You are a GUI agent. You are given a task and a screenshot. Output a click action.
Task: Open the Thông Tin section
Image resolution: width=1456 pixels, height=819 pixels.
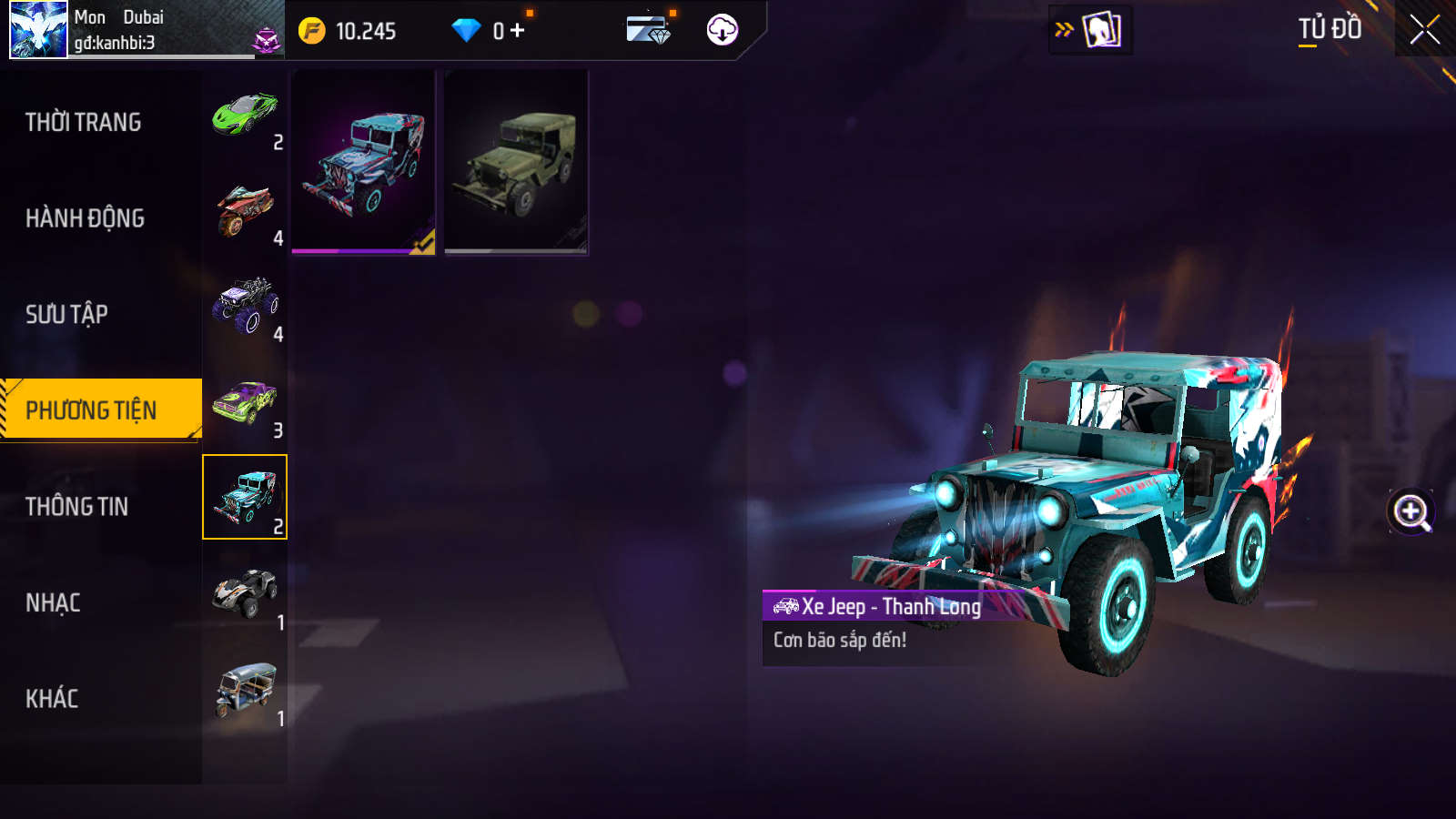coord(77,507)
